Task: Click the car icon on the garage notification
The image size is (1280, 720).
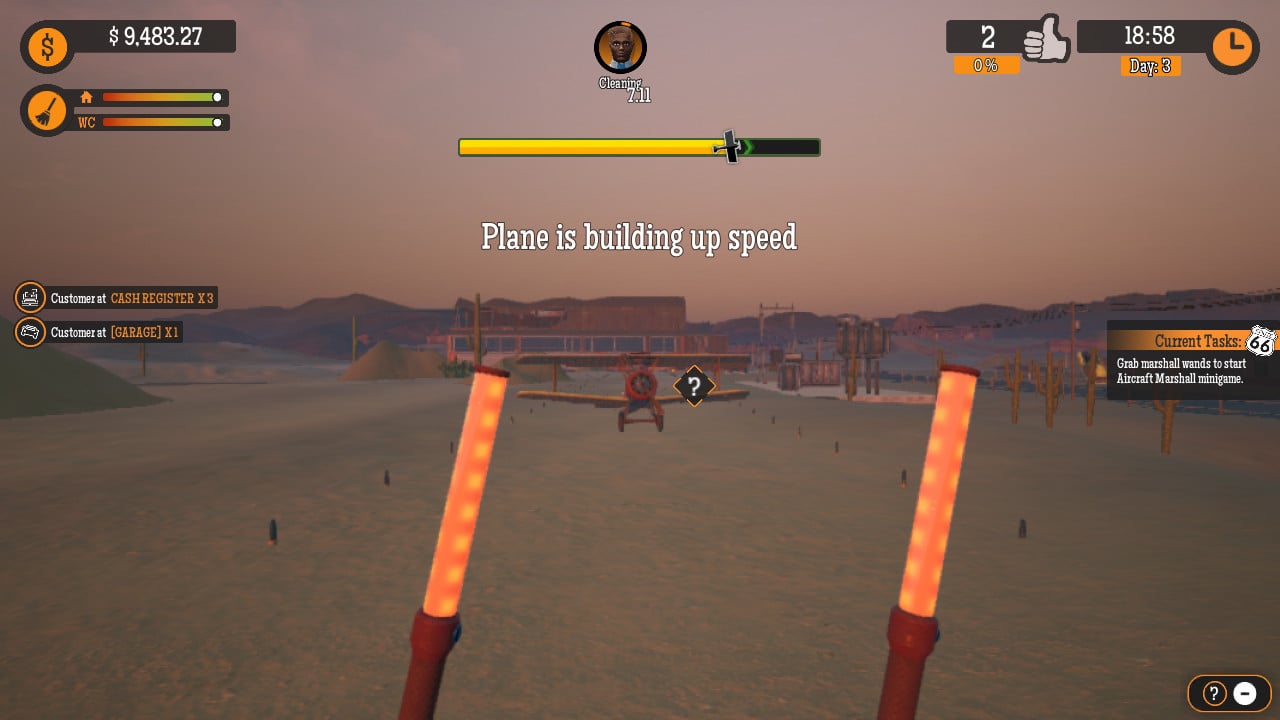Action: pyautogui.click(x=30, y=332)
